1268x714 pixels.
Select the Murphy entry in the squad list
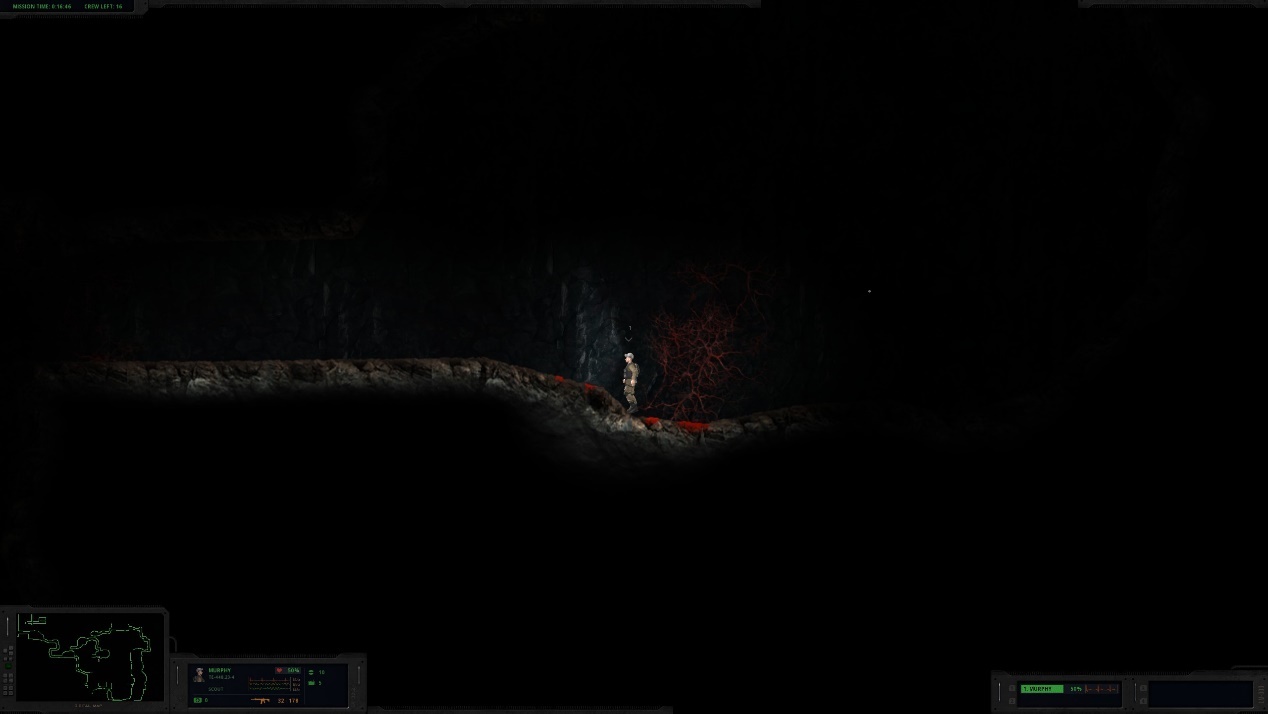[1042, 689]
